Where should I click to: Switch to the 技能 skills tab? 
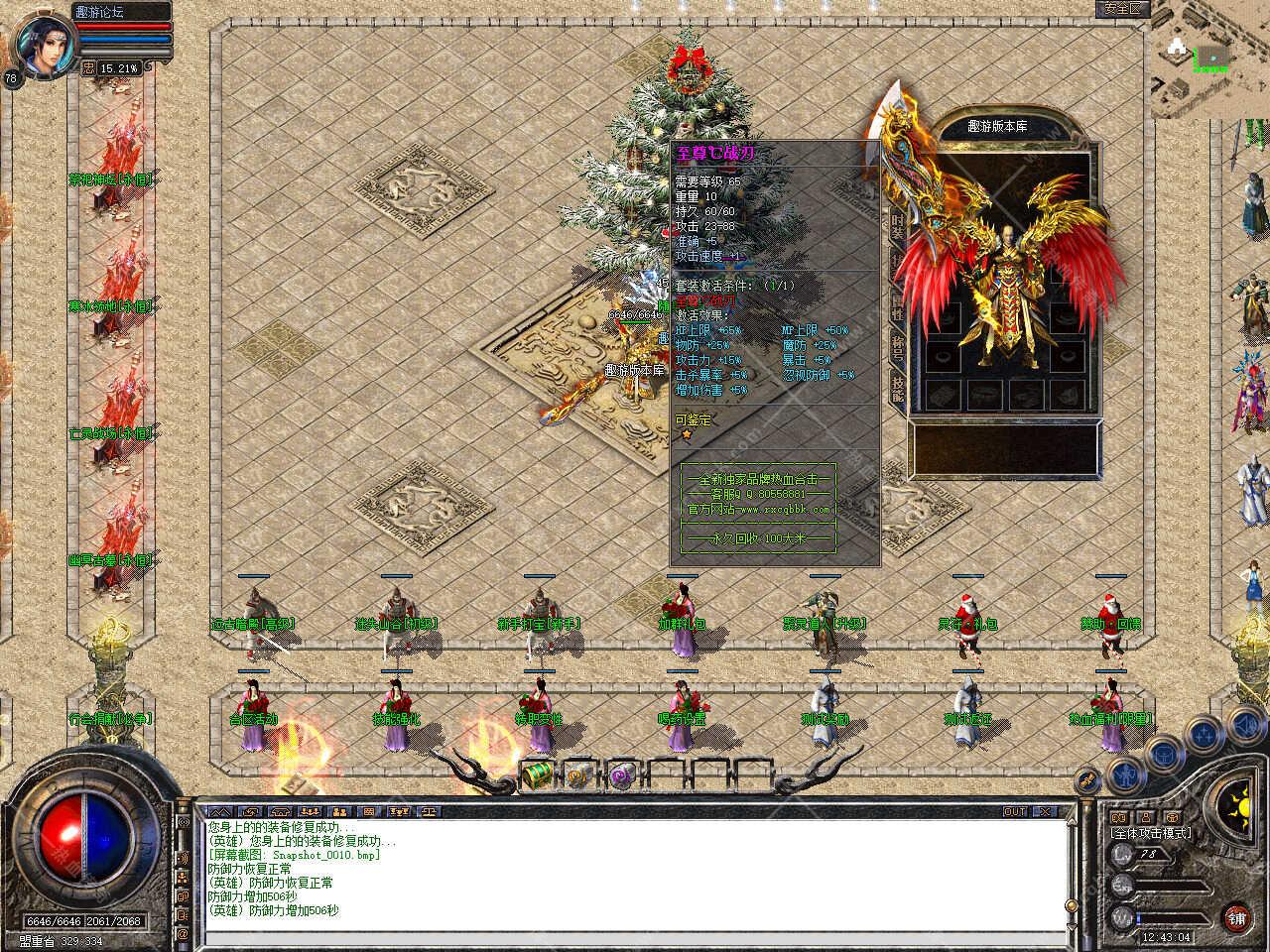898,388
